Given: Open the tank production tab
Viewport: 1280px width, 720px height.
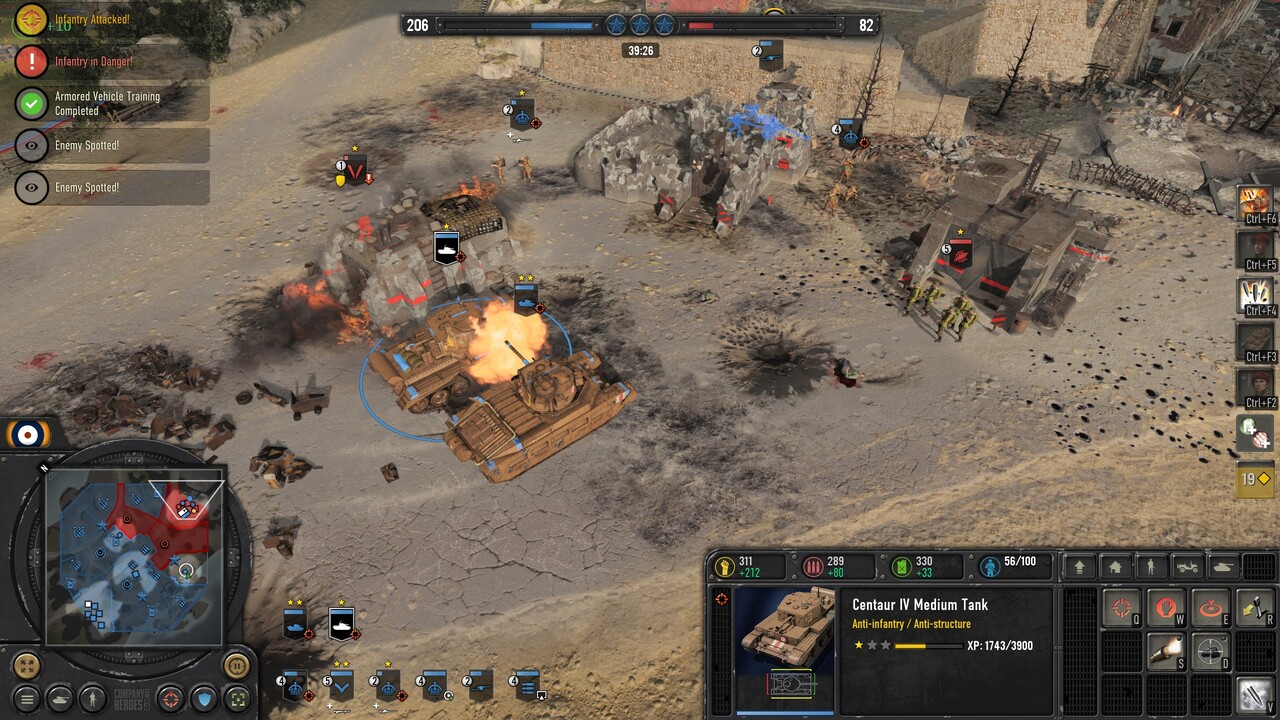Looking at the screenshot, I should [1223, 567].
